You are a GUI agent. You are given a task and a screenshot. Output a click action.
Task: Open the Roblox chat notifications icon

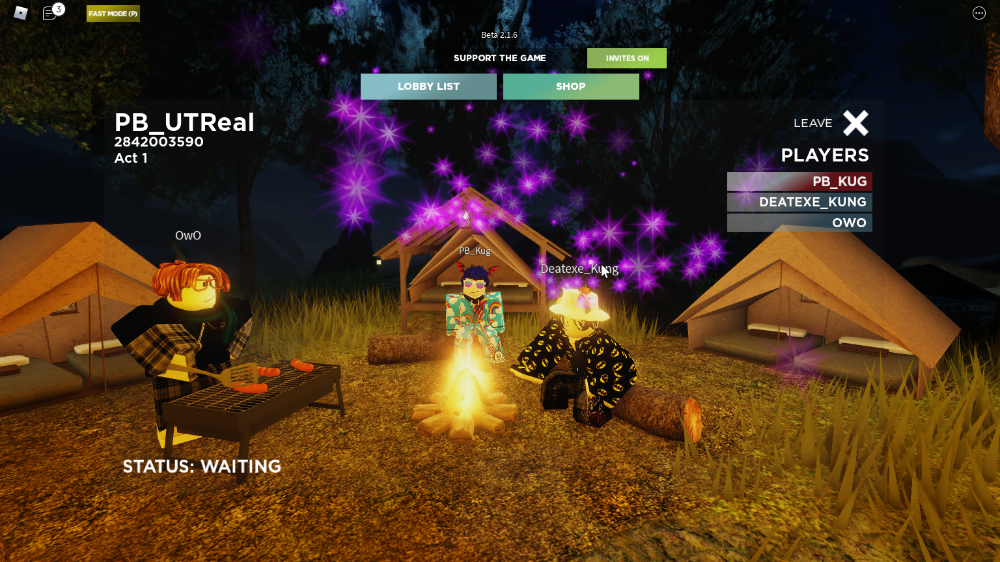(50, 13)
